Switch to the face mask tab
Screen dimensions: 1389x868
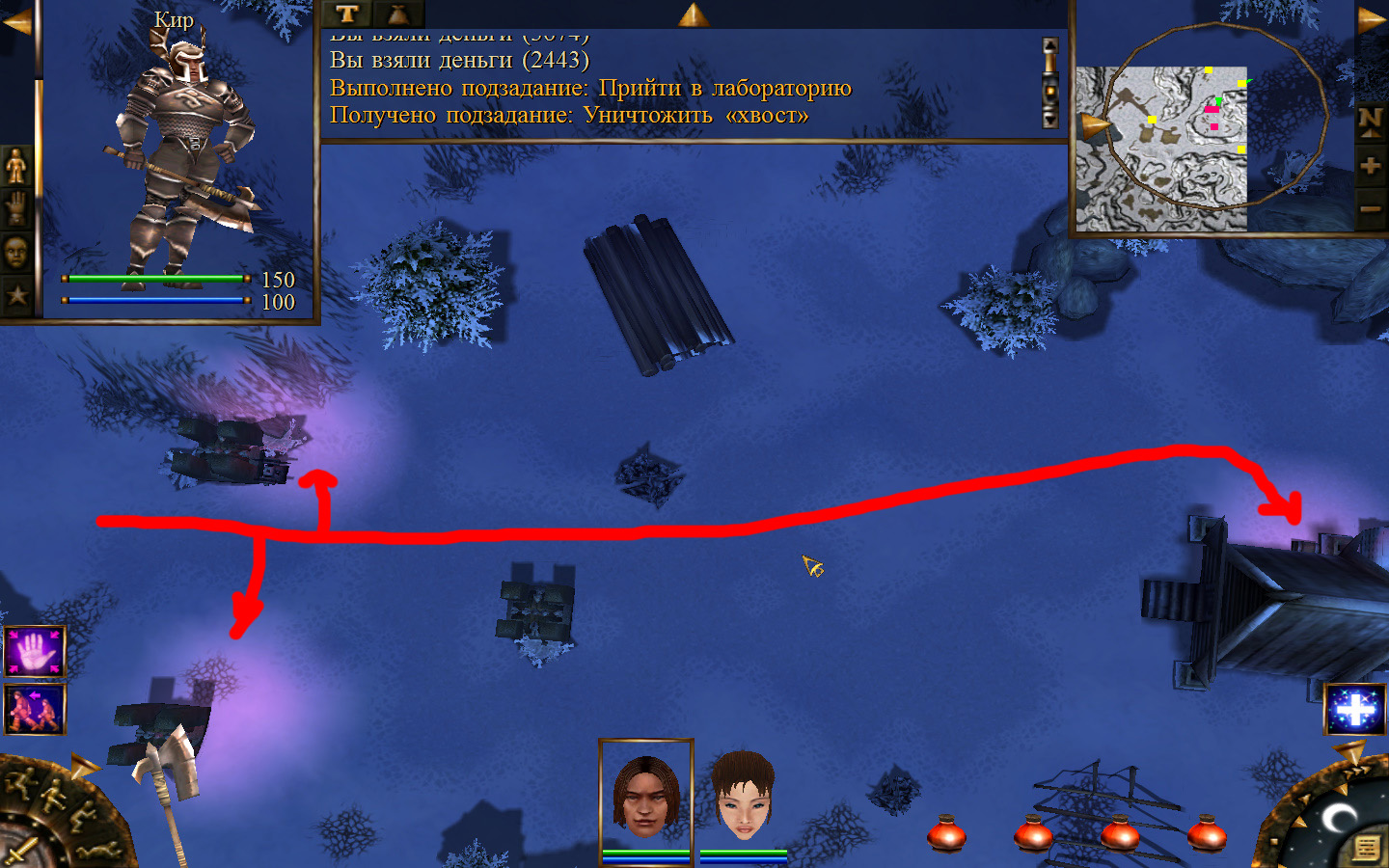point(16,253)
